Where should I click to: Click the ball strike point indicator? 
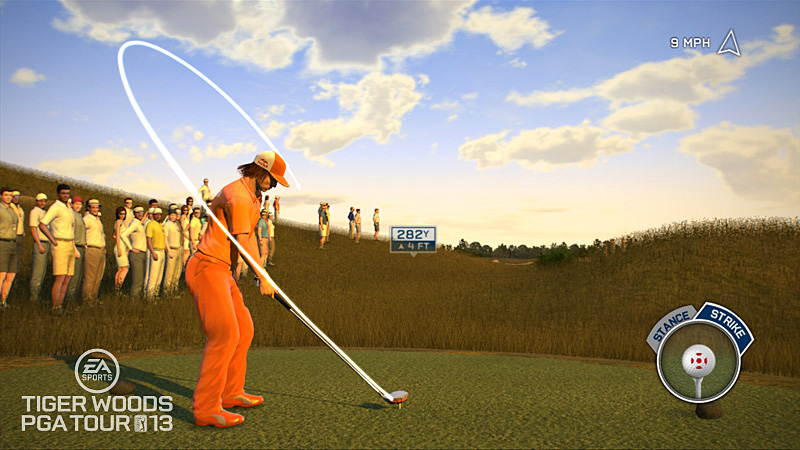(698, 358)
